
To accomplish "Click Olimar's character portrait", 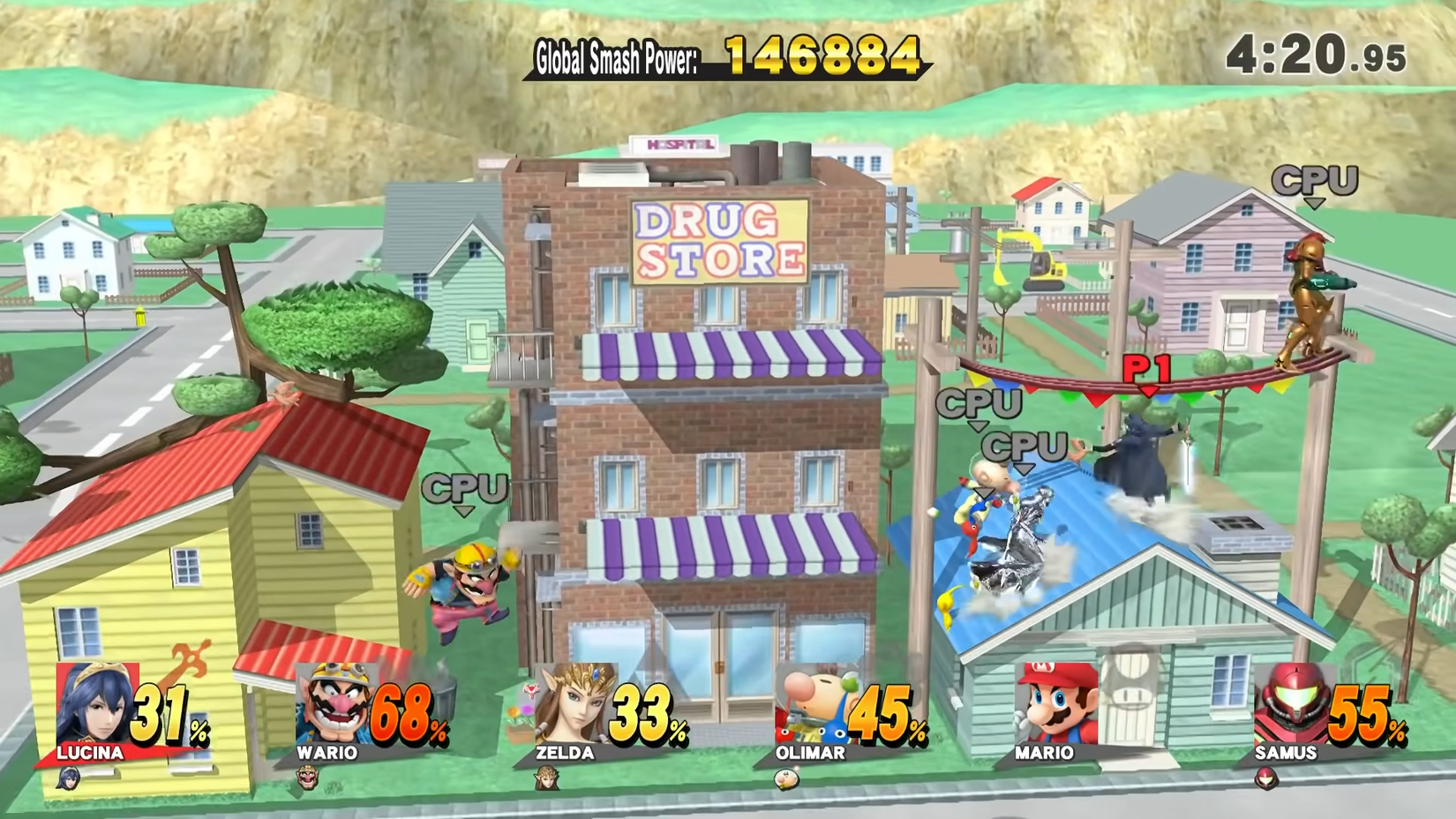I will coord(812,706).
